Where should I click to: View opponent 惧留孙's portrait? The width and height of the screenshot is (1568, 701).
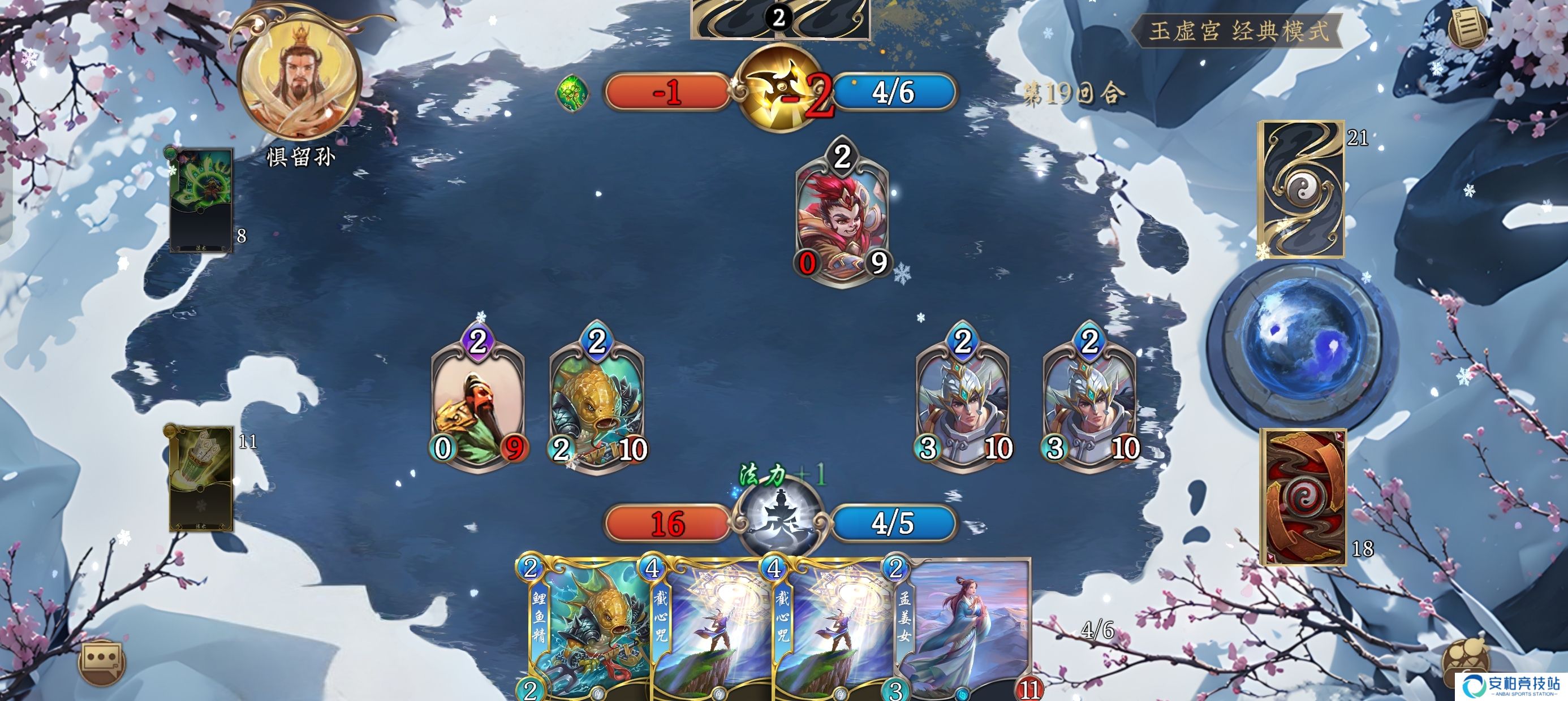coord(299,79)
